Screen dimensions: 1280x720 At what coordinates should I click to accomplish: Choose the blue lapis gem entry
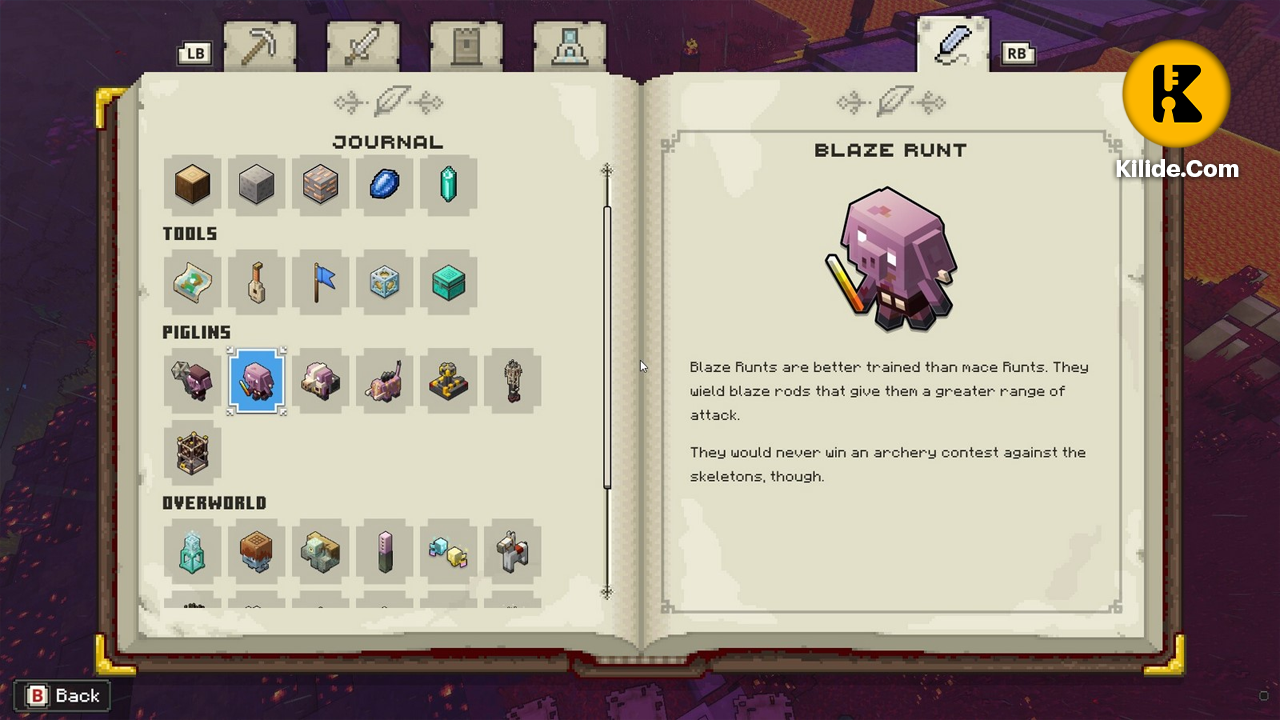click(x=384, y=185)
